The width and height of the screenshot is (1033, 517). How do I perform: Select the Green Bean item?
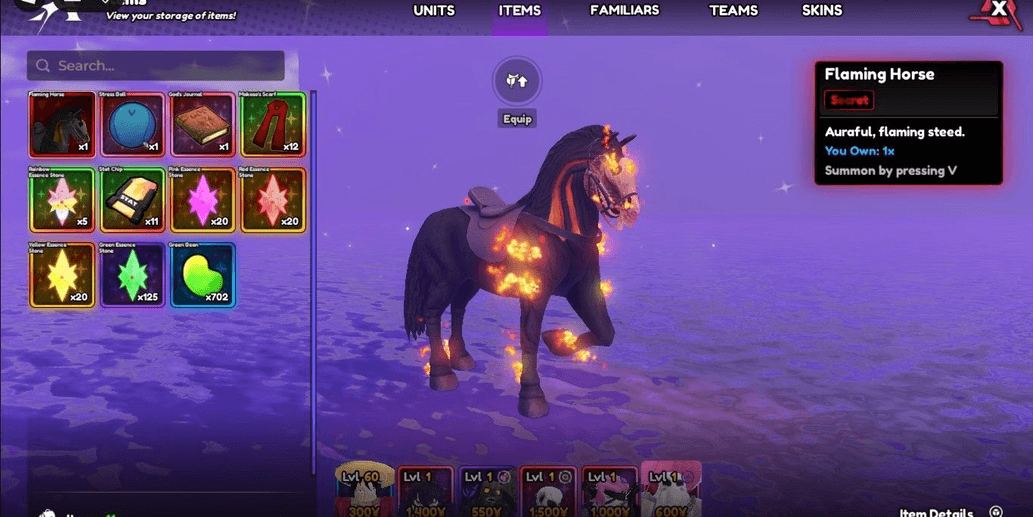click(202, 275)
